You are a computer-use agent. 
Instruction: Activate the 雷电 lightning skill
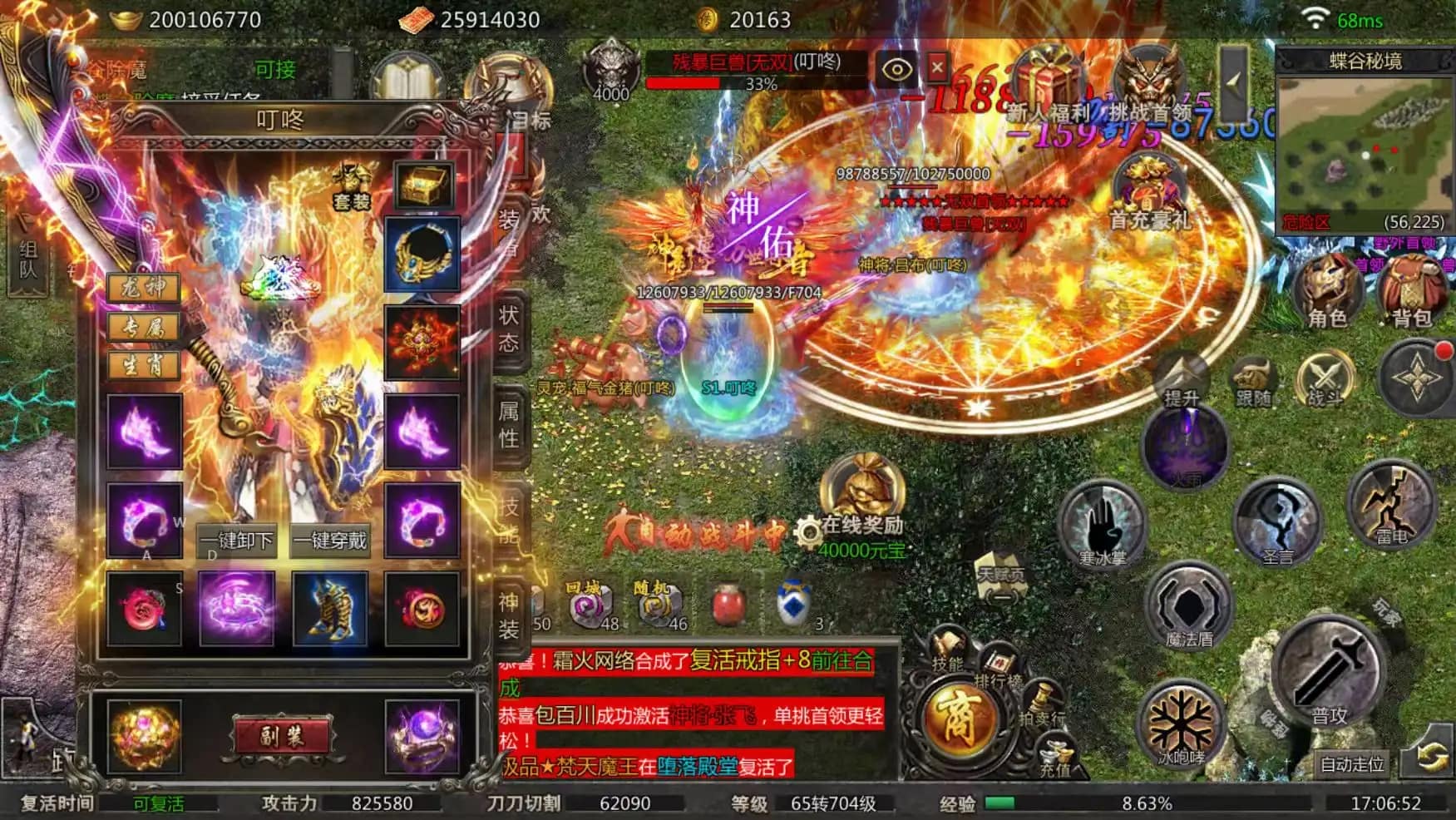click(x=1392, y=505)
